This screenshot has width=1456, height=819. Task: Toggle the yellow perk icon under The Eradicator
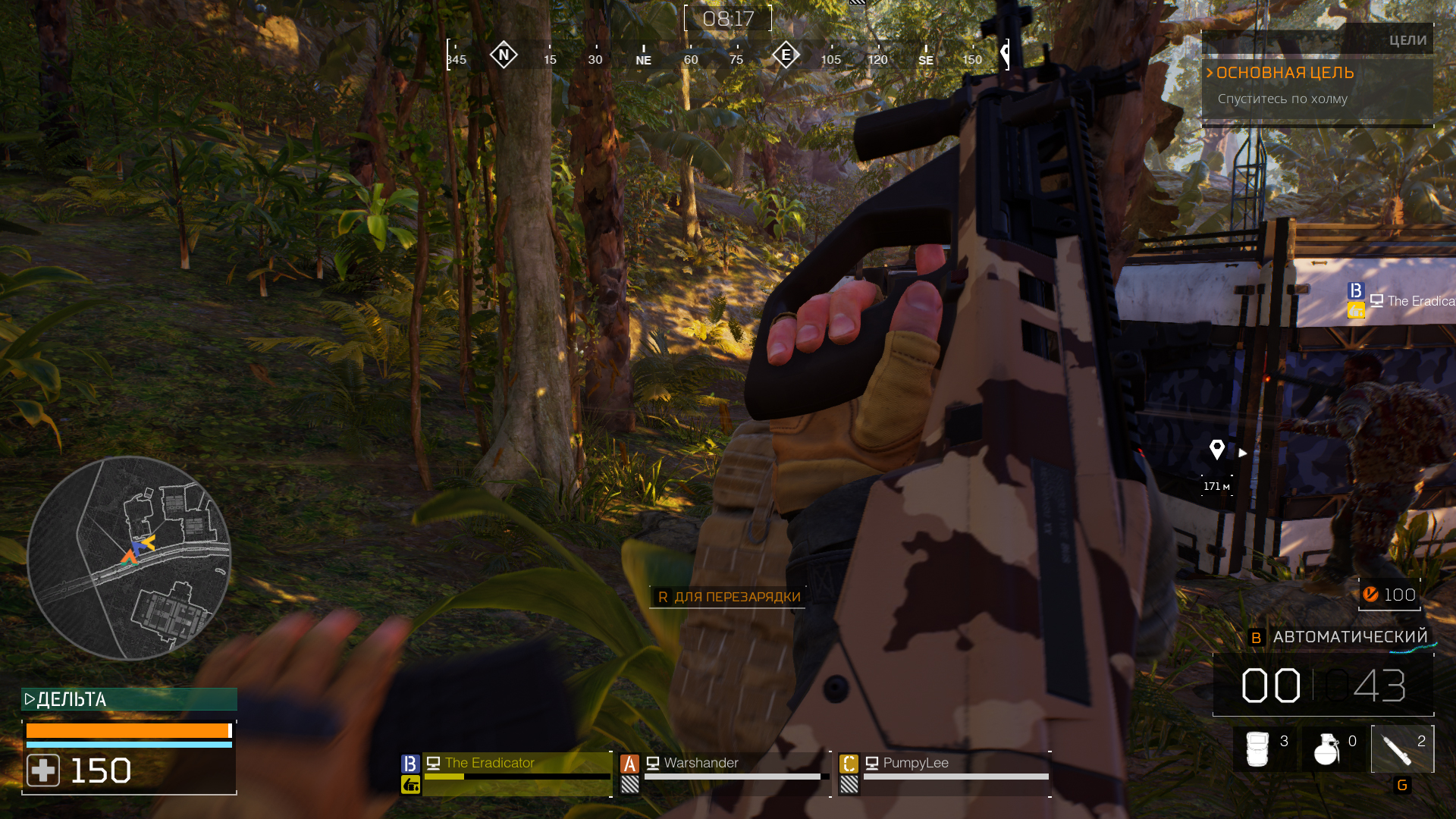click(409, 786)
